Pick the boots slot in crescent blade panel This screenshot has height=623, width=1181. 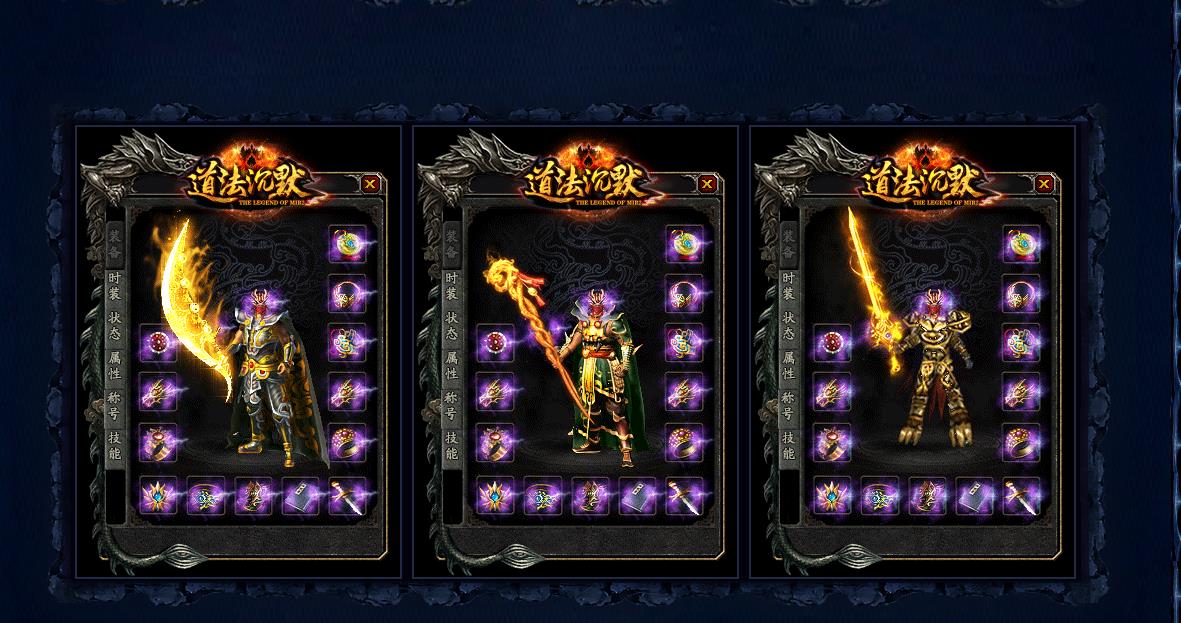(253, 496)
